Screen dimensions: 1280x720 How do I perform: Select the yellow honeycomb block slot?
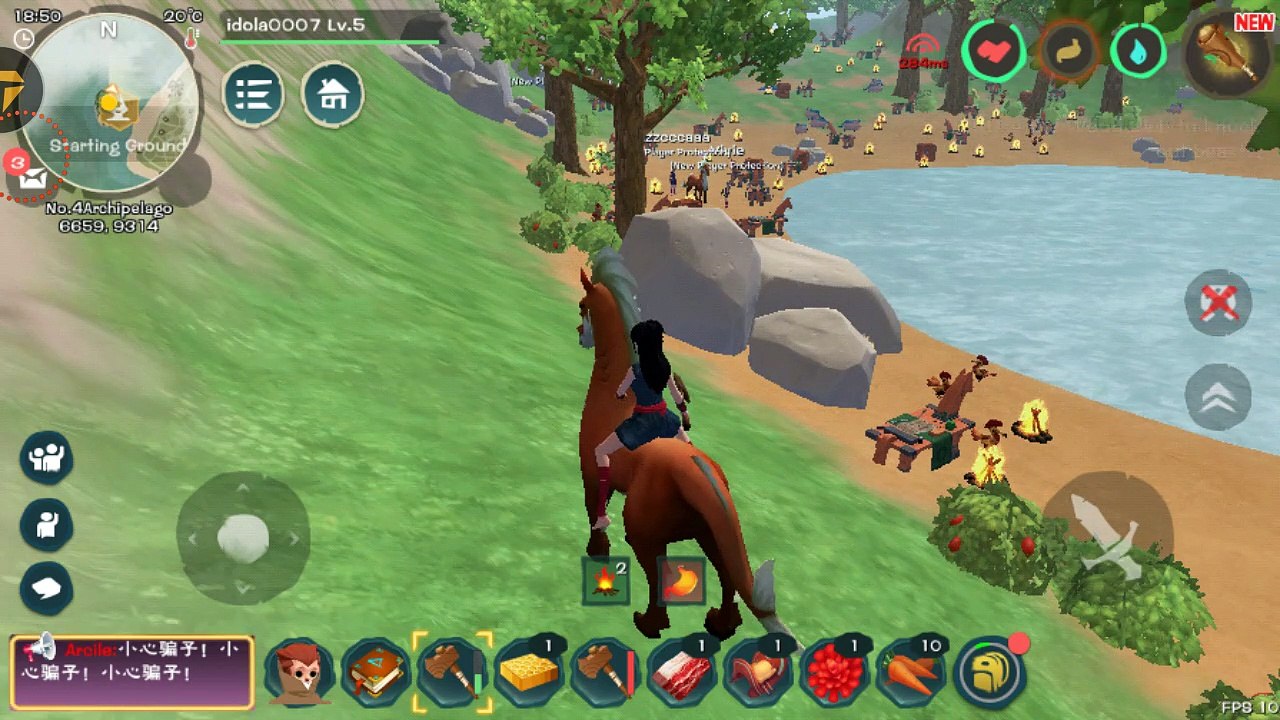coord(529,672)
